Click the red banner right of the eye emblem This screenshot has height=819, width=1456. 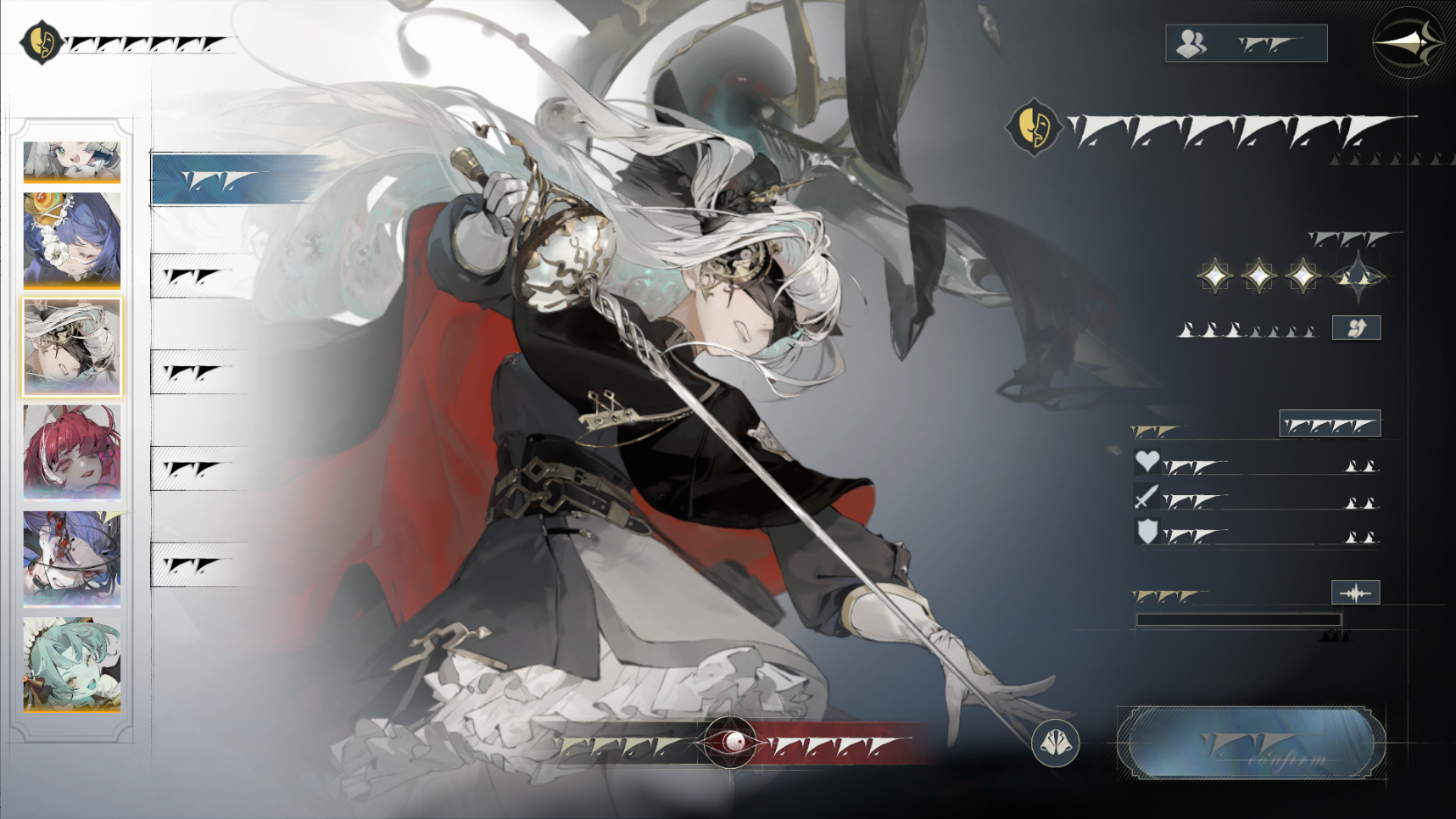840,745
